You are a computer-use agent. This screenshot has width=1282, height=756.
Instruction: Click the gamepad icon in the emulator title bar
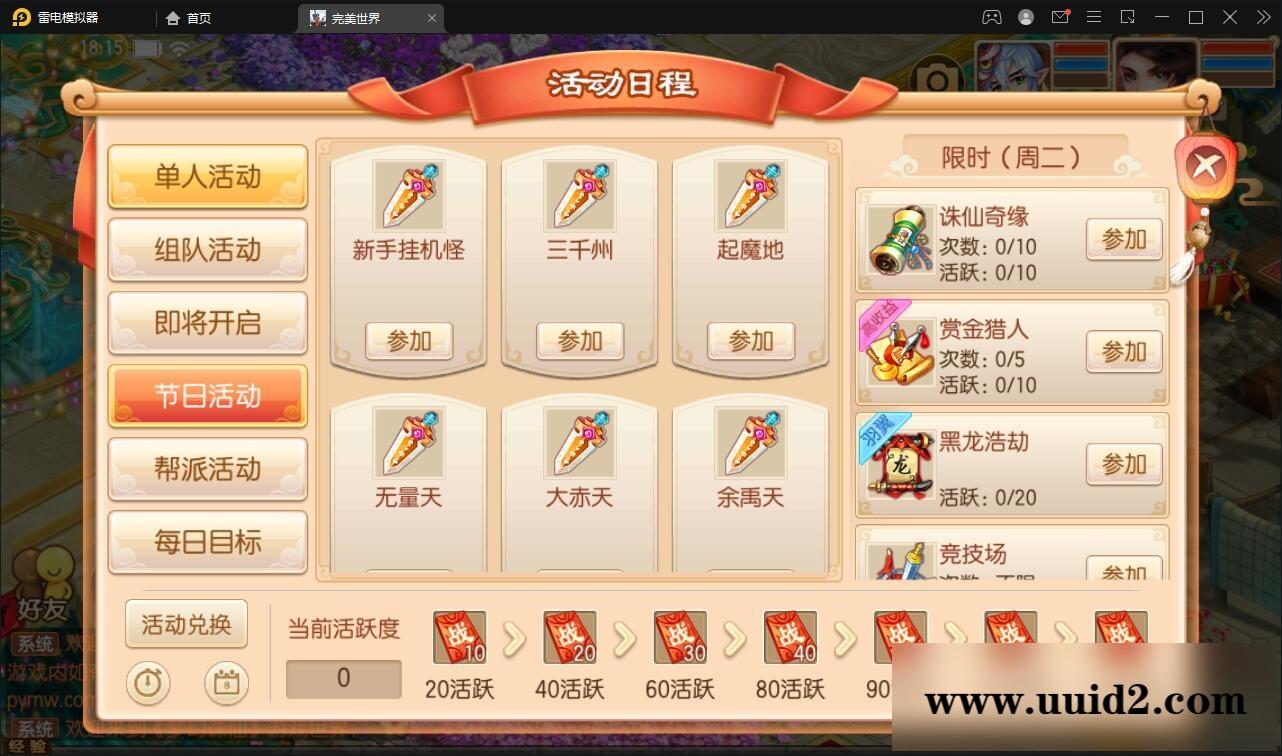[991, 17]
